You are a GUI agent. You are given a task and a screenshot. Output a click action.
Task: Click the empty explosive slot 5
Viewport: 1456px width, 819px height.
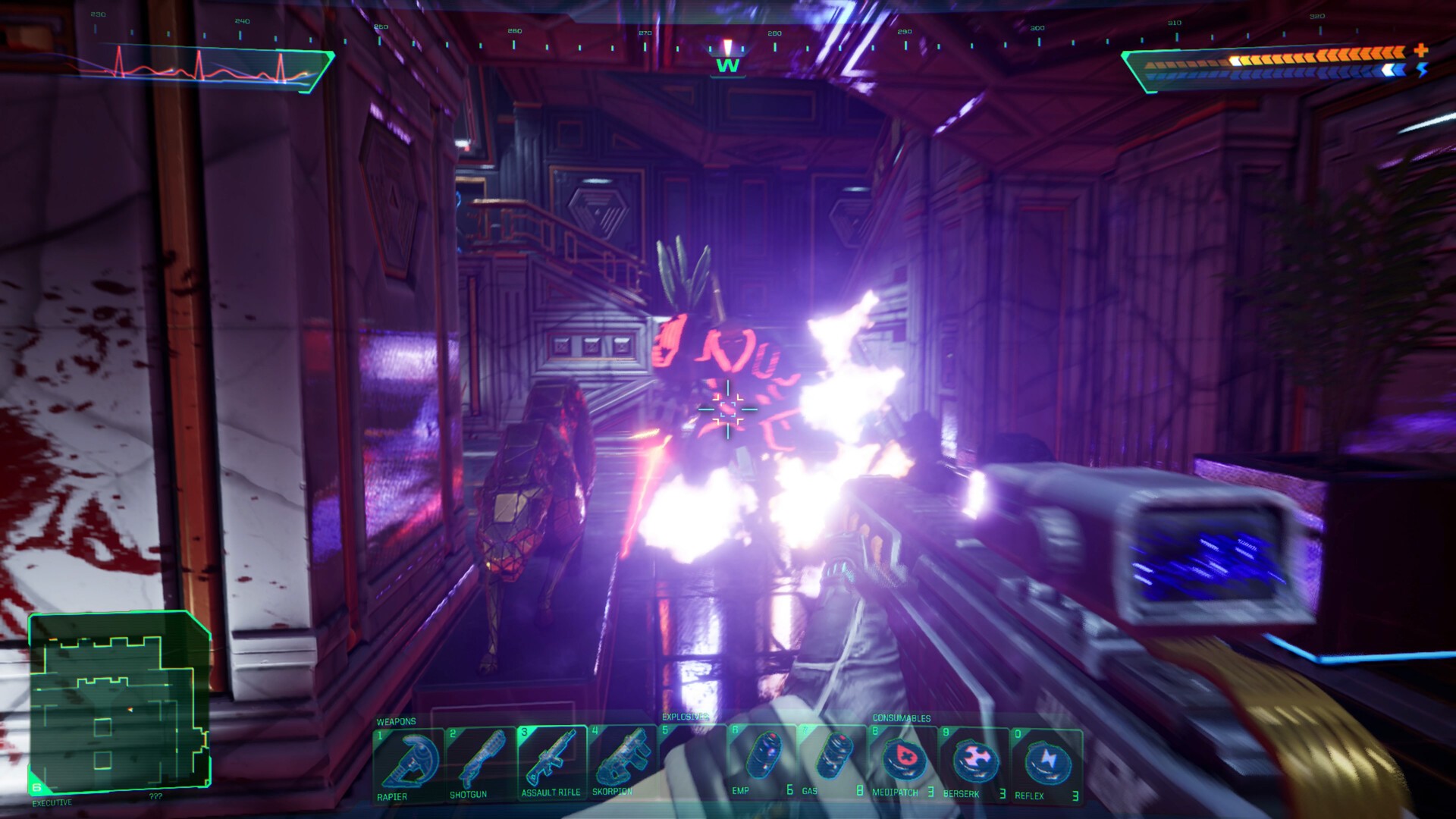[694, 758]
